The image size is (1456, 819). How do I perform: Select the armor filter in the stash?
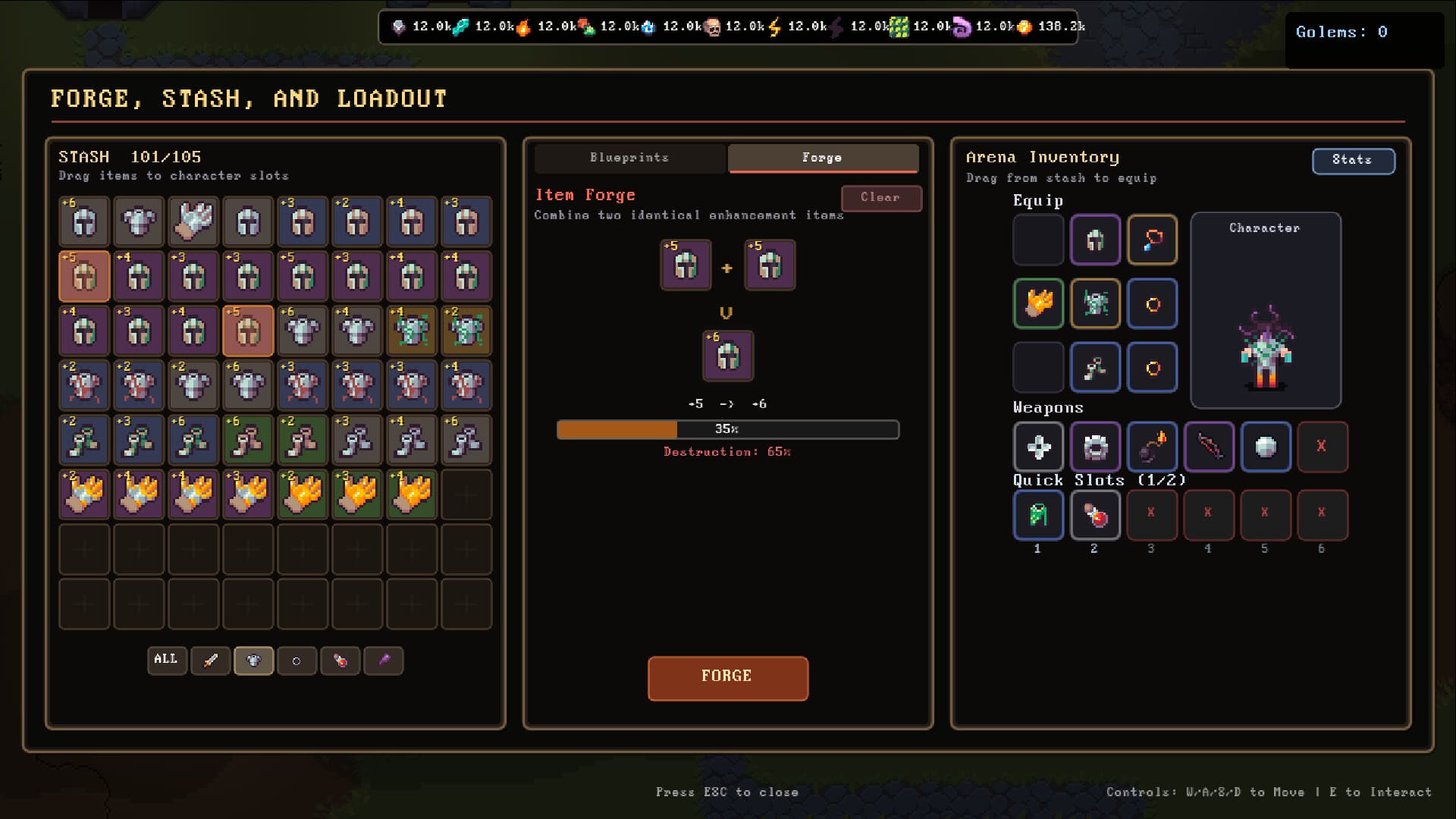tap(254, 661)
